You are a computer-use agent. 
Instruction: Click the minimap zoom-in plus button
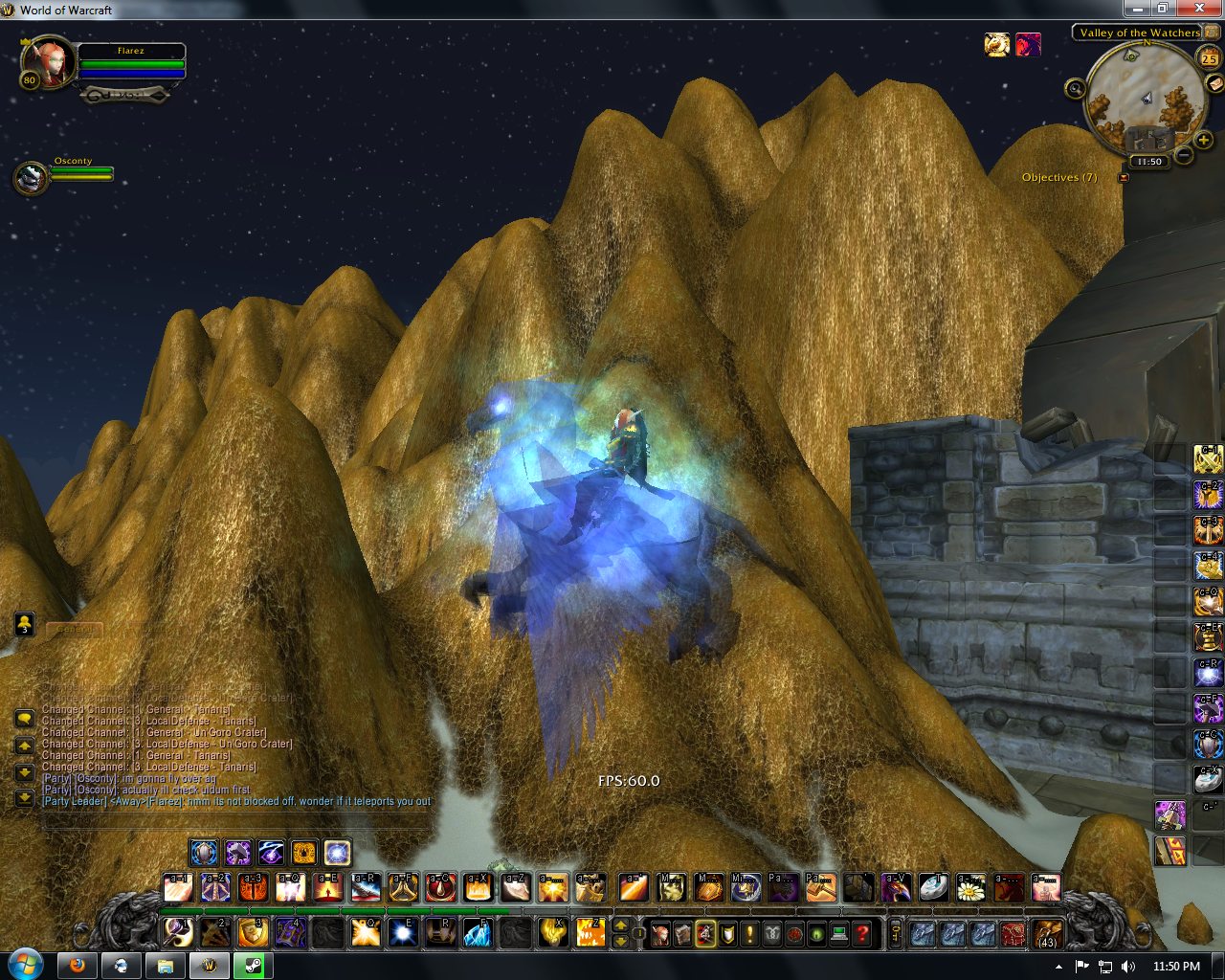point(1203,141)
